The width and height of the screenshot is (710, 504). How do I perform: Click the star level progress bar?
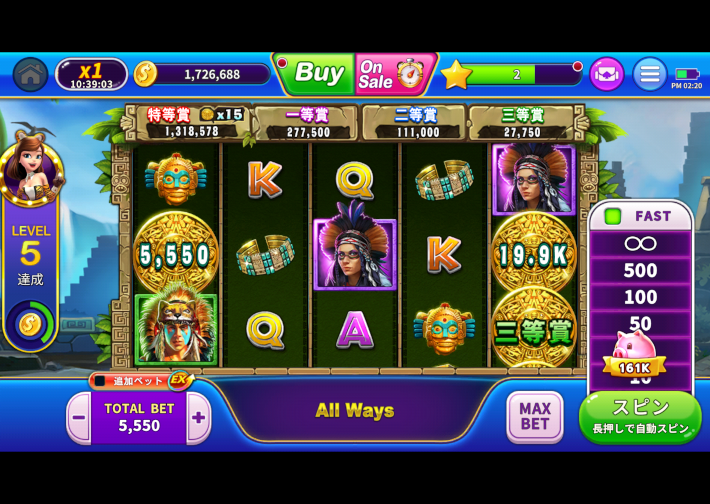pyautogui.click(x=515, y=74)
